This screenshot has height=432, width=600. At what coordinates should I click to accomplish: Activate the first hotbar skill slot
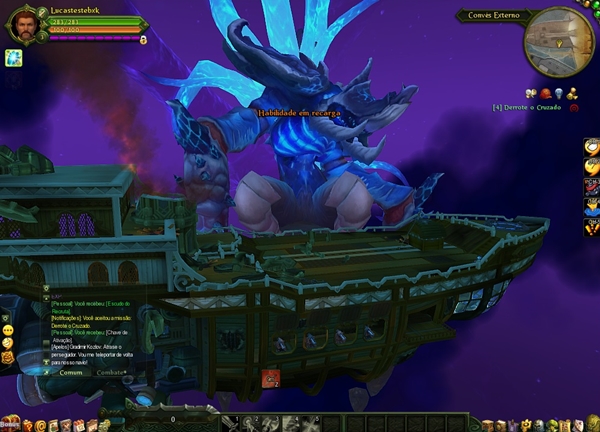click(x=230, y=422)
